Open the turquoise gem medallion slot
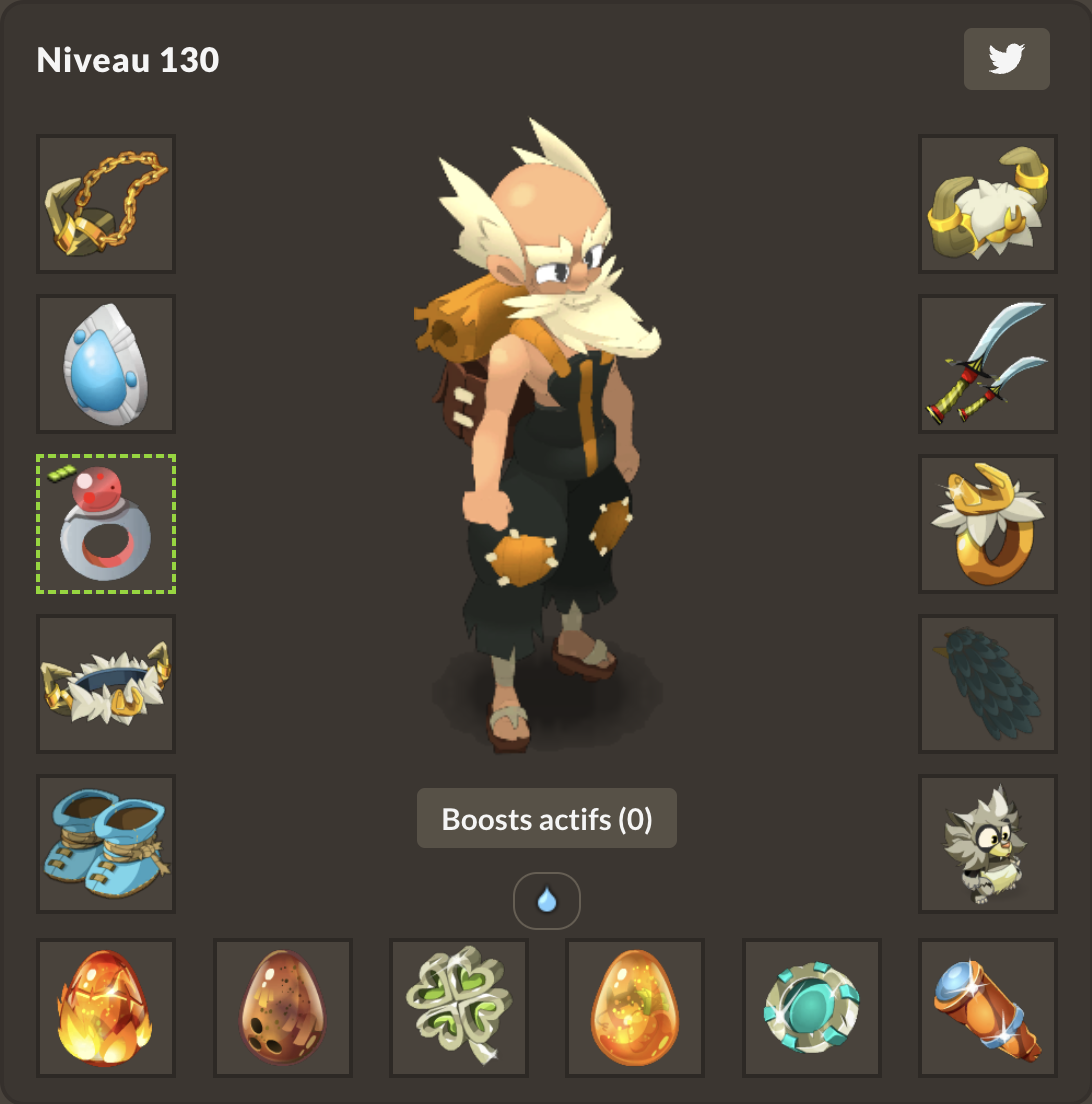Image resolution: width=1092 pixels, height=1104 pixels. click(x=812, y=1008)
